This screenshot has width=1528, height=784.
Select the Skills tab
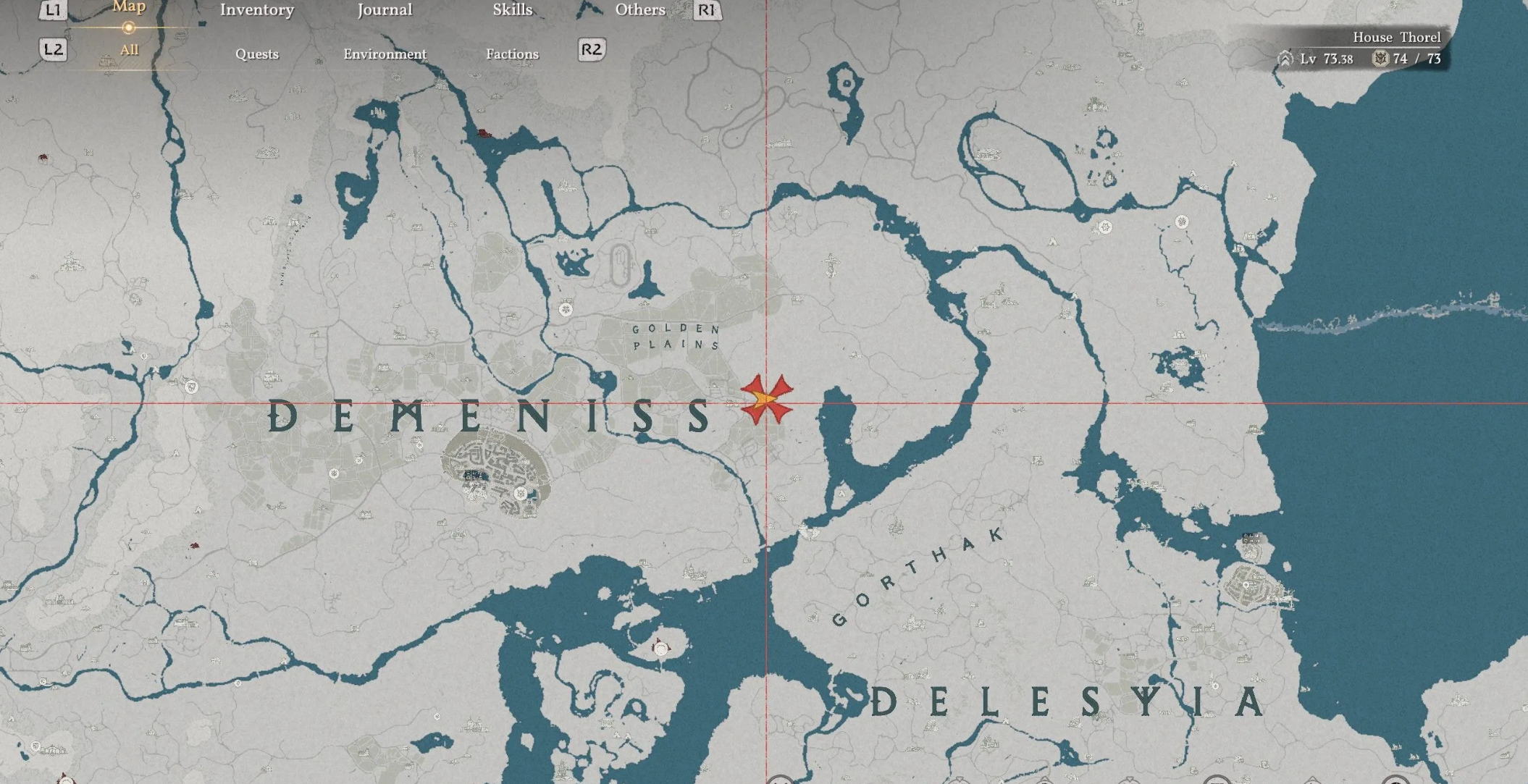pos(512,10)
